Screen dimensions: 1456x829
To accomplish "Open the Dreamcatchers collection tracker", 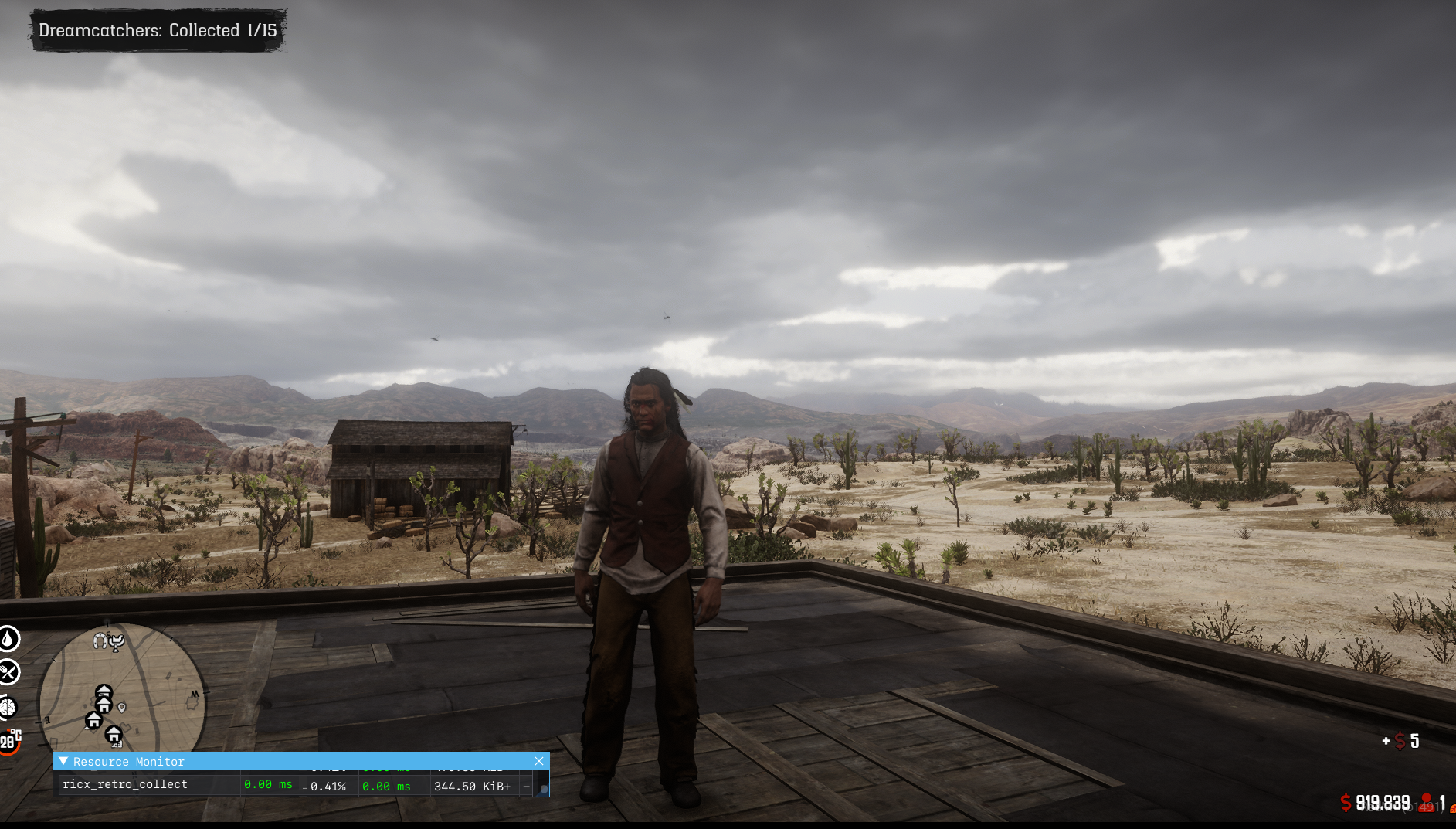I will 158,31.
